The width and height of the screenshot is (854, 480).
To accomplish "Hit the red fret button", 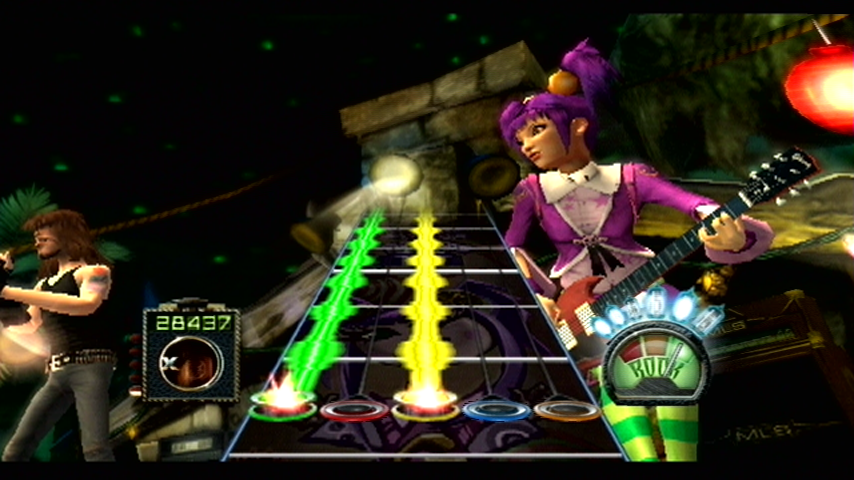I will pos(354,409).
